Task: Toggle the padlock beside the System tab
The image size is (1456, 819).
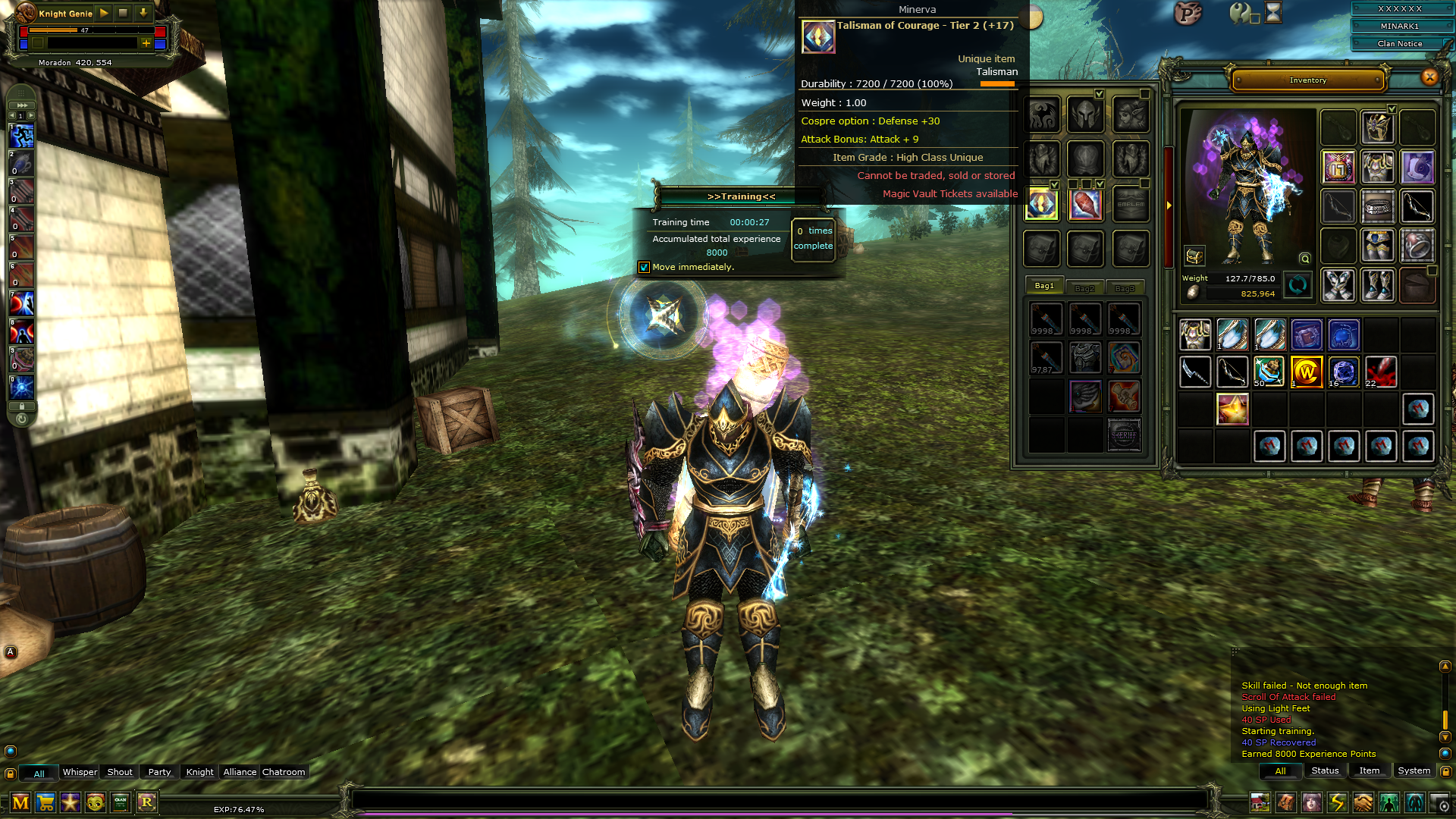Action: tap(1445, 771)
